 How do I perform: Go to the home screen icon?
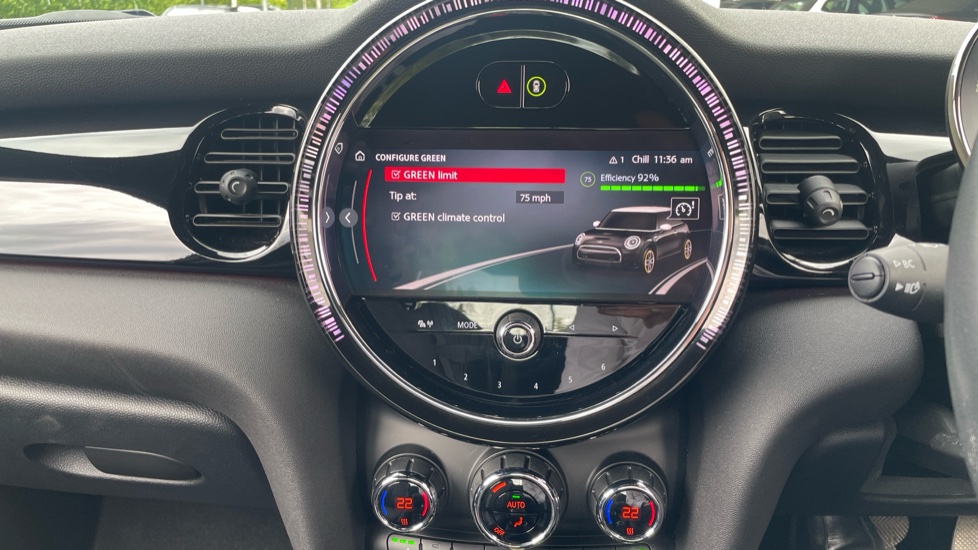click(360, 157)
